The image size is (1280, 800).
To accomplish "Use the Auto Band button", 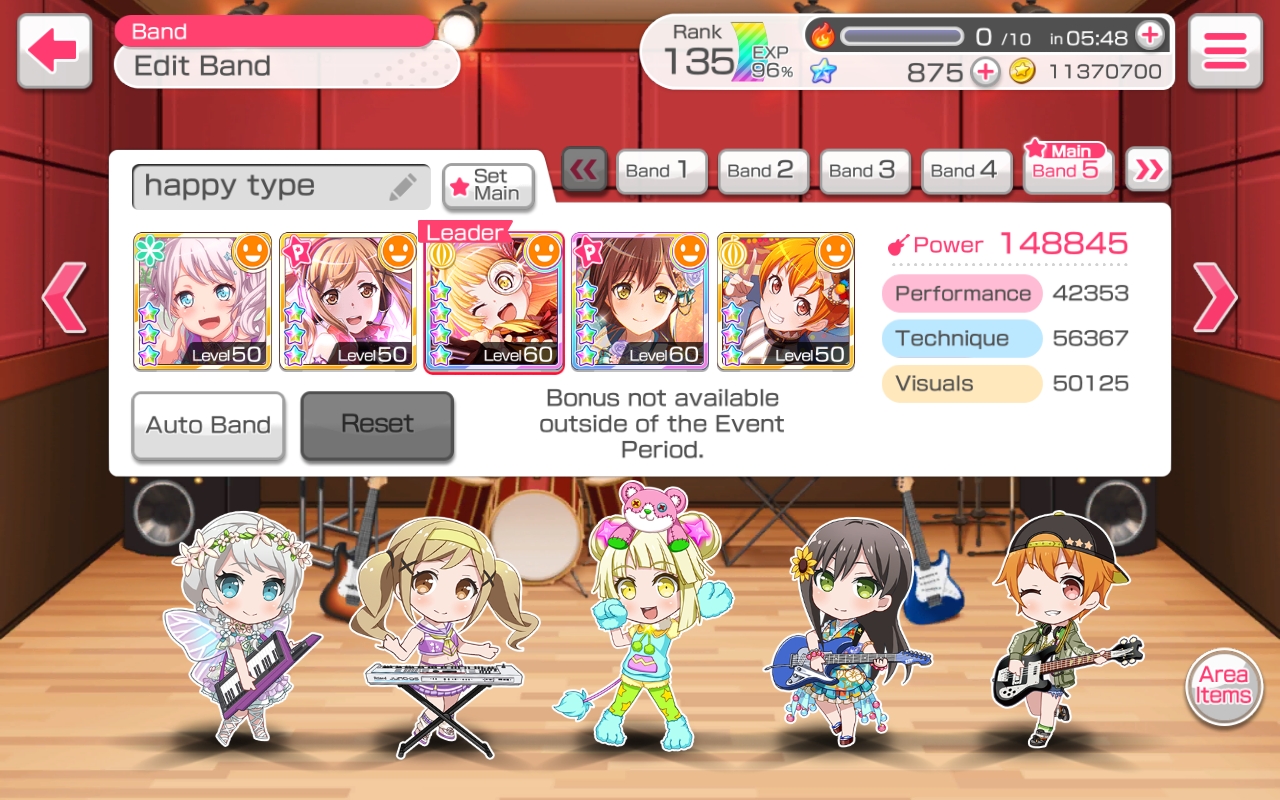I will tap(208, 425).
